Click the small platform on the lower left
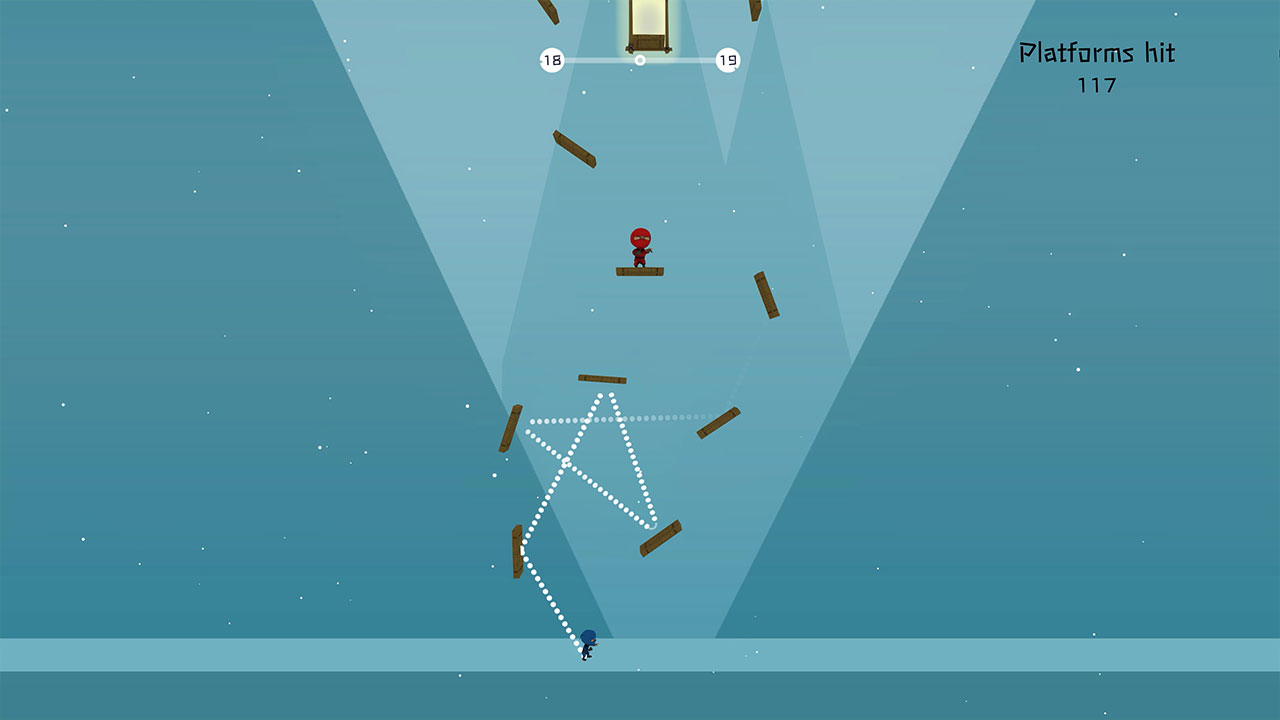The height and width of the screenshot is (720, 1280). tap(515, 551)
